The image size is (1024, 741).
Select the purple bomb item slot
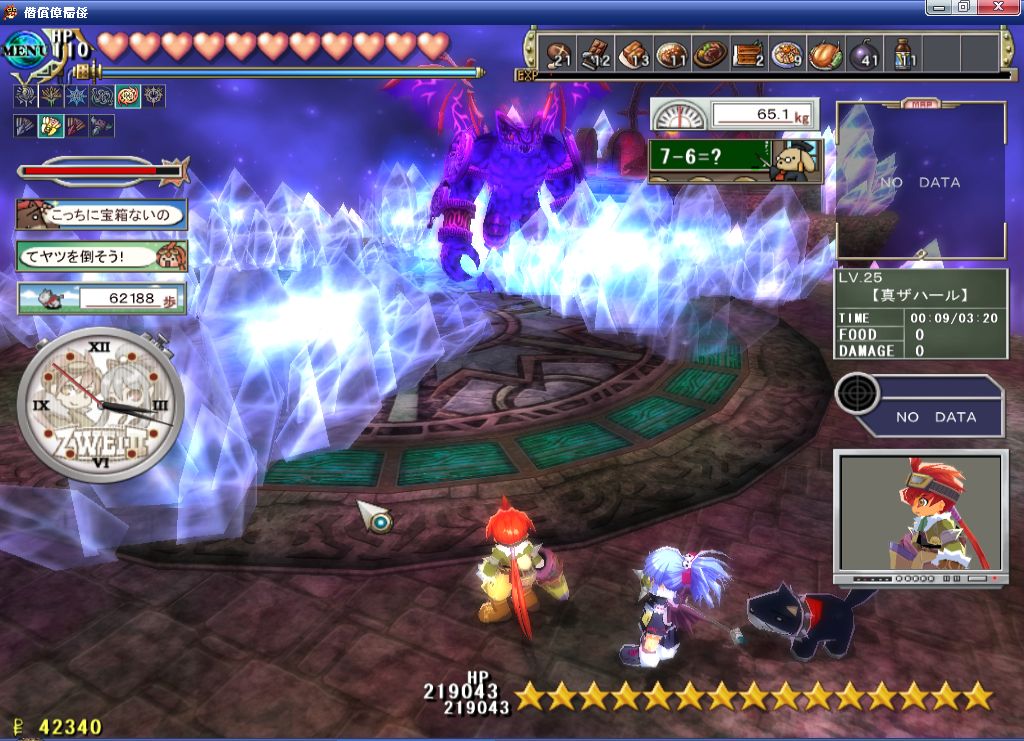click(864, 53)
